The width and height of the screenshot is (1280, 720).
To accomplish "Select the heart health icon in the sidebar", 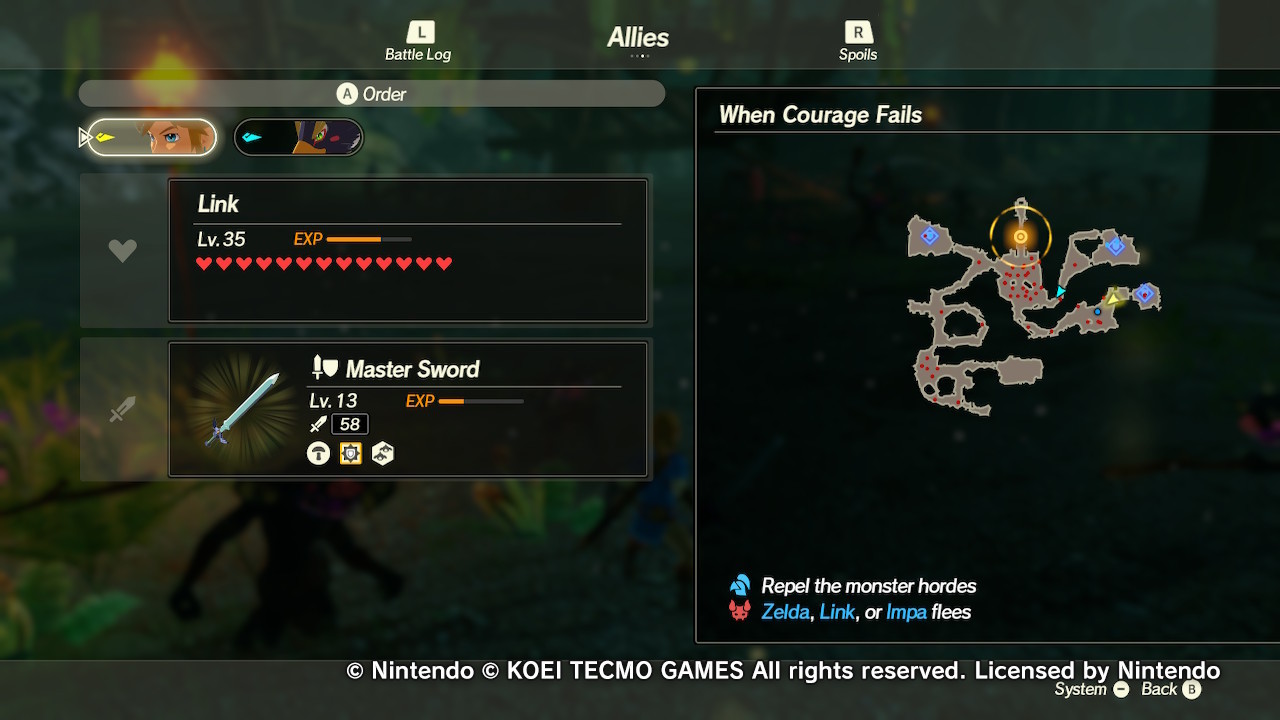I will (x=122, y=250).
